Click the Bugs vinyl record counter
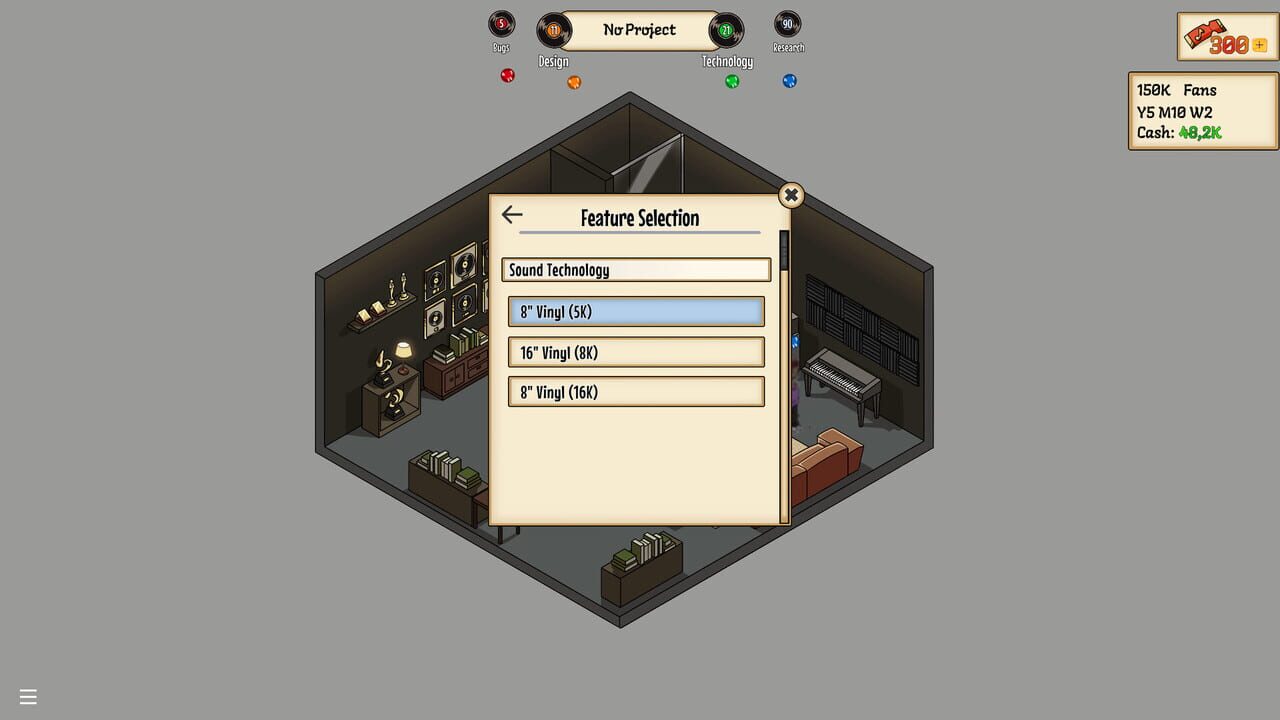Viewport: 1280px width, 720px height. coord(500,25)
